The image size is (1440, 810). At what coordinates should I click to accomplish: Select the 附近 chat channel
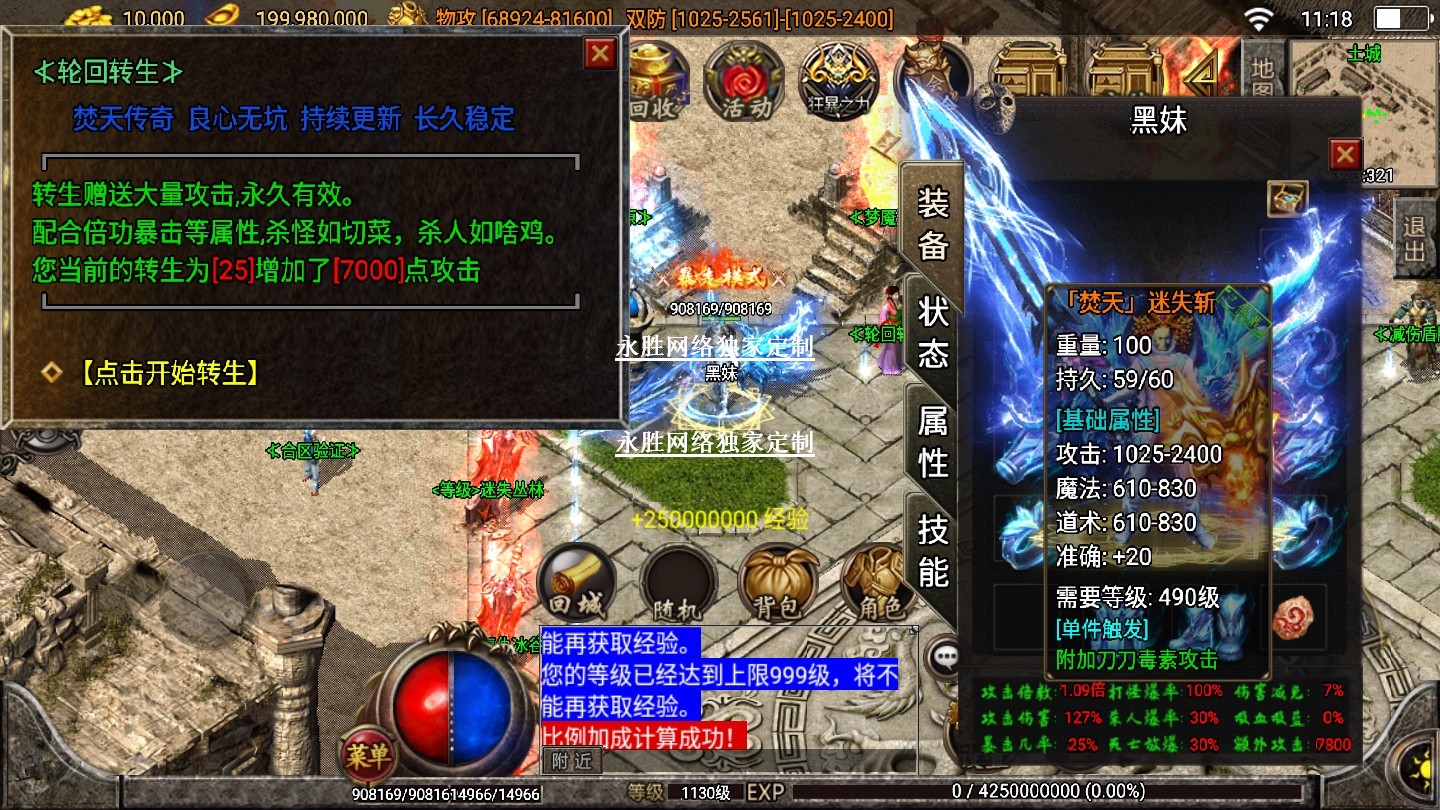point(572,761)
